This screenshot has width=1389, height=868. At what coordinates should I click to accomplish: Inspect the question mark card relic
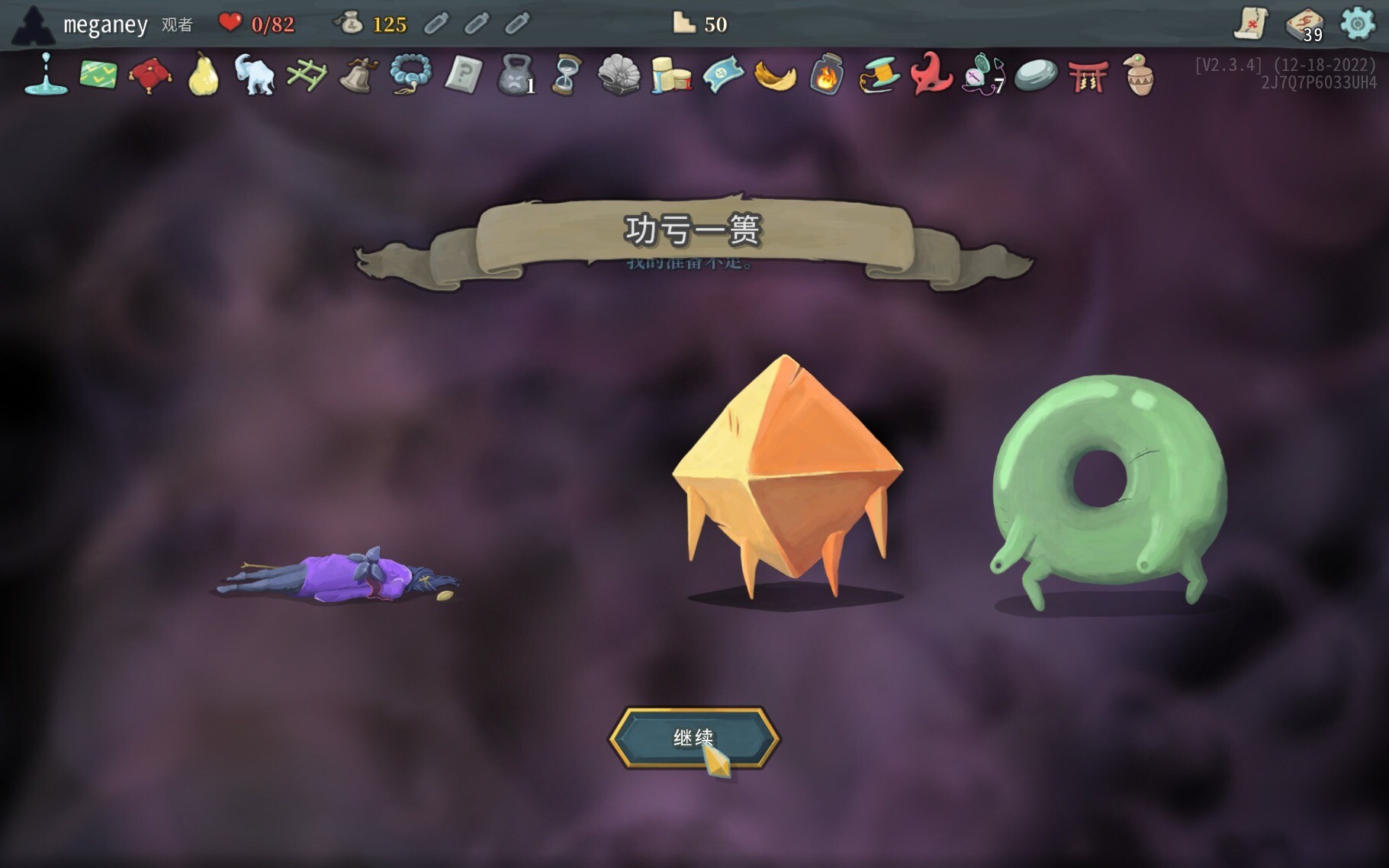(462, 76)
